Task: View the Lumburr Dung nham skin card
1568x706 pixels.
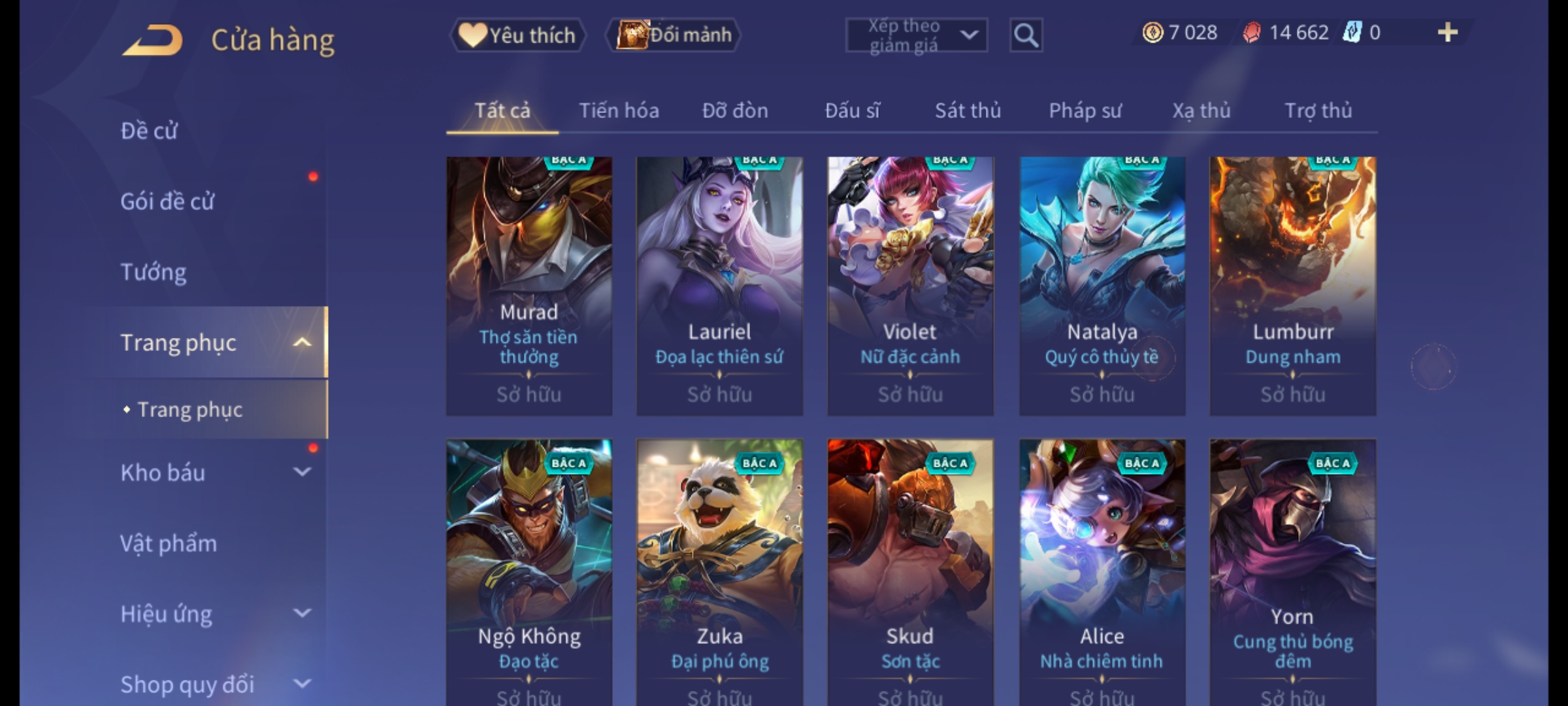Action: tap(1292, 286)
